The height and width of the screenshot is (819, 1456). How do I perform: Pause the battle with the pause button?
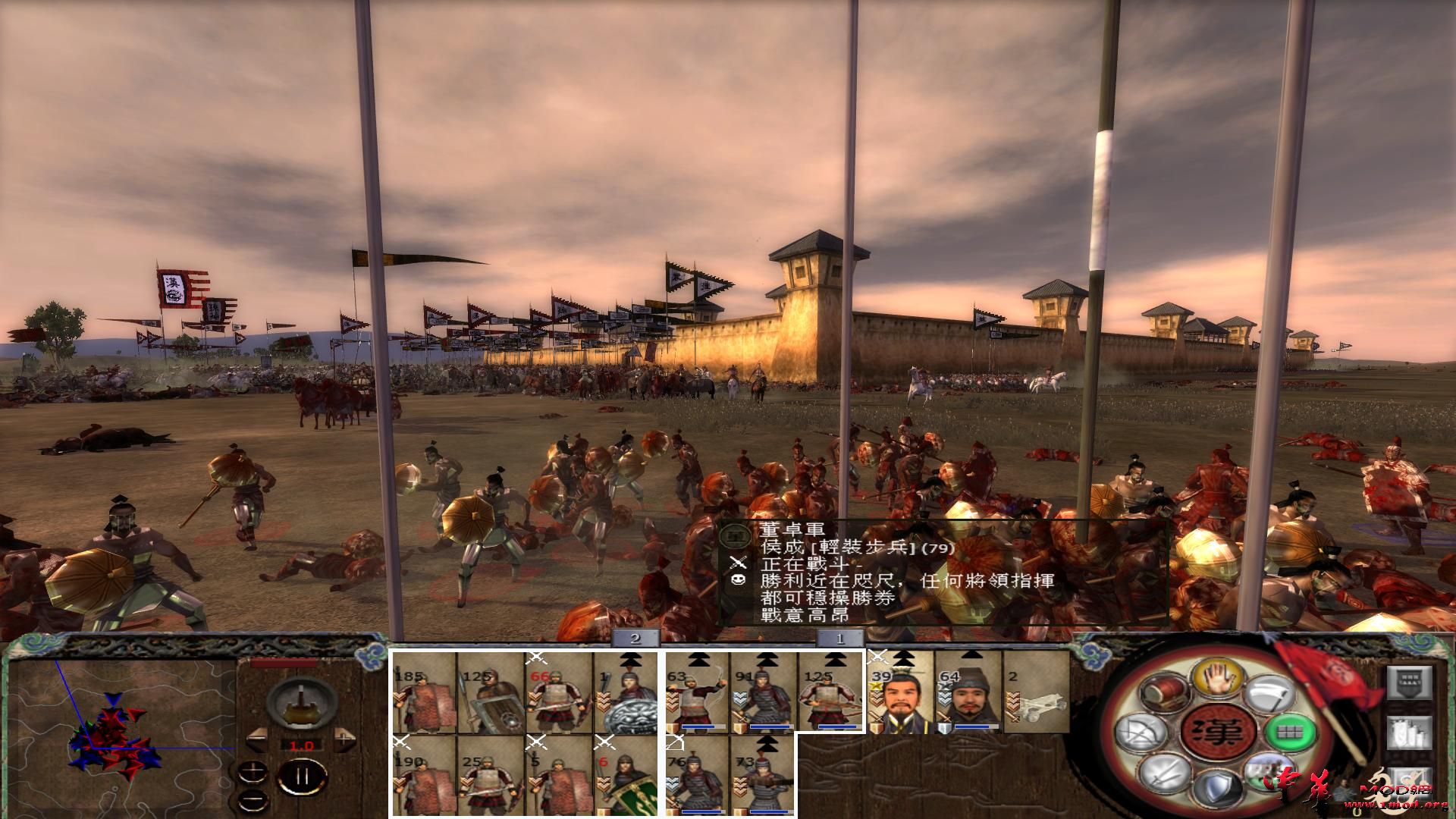304,776
